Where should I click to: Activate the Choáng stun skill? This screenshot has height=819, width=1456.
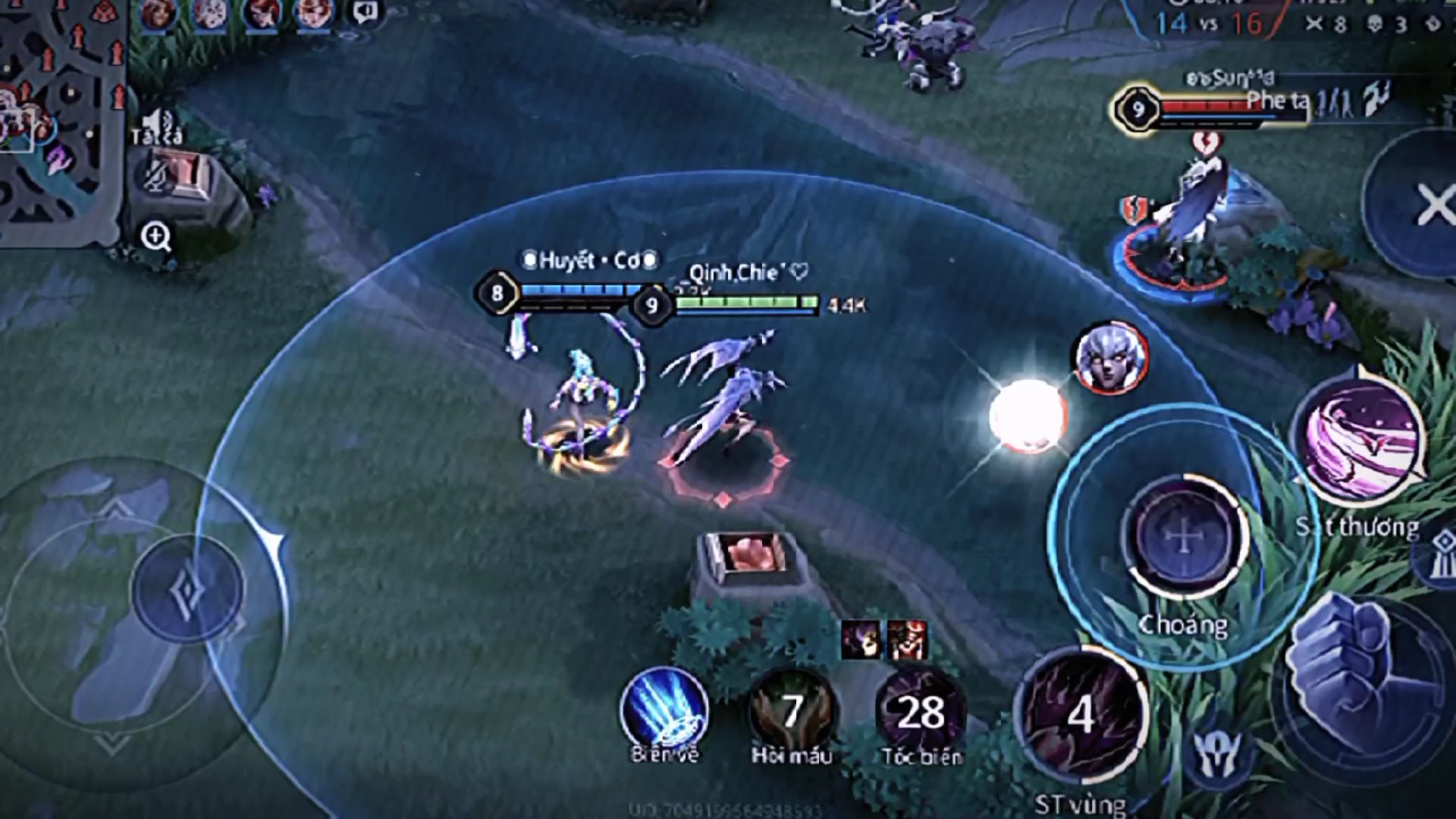click(x=1183, y=537)
